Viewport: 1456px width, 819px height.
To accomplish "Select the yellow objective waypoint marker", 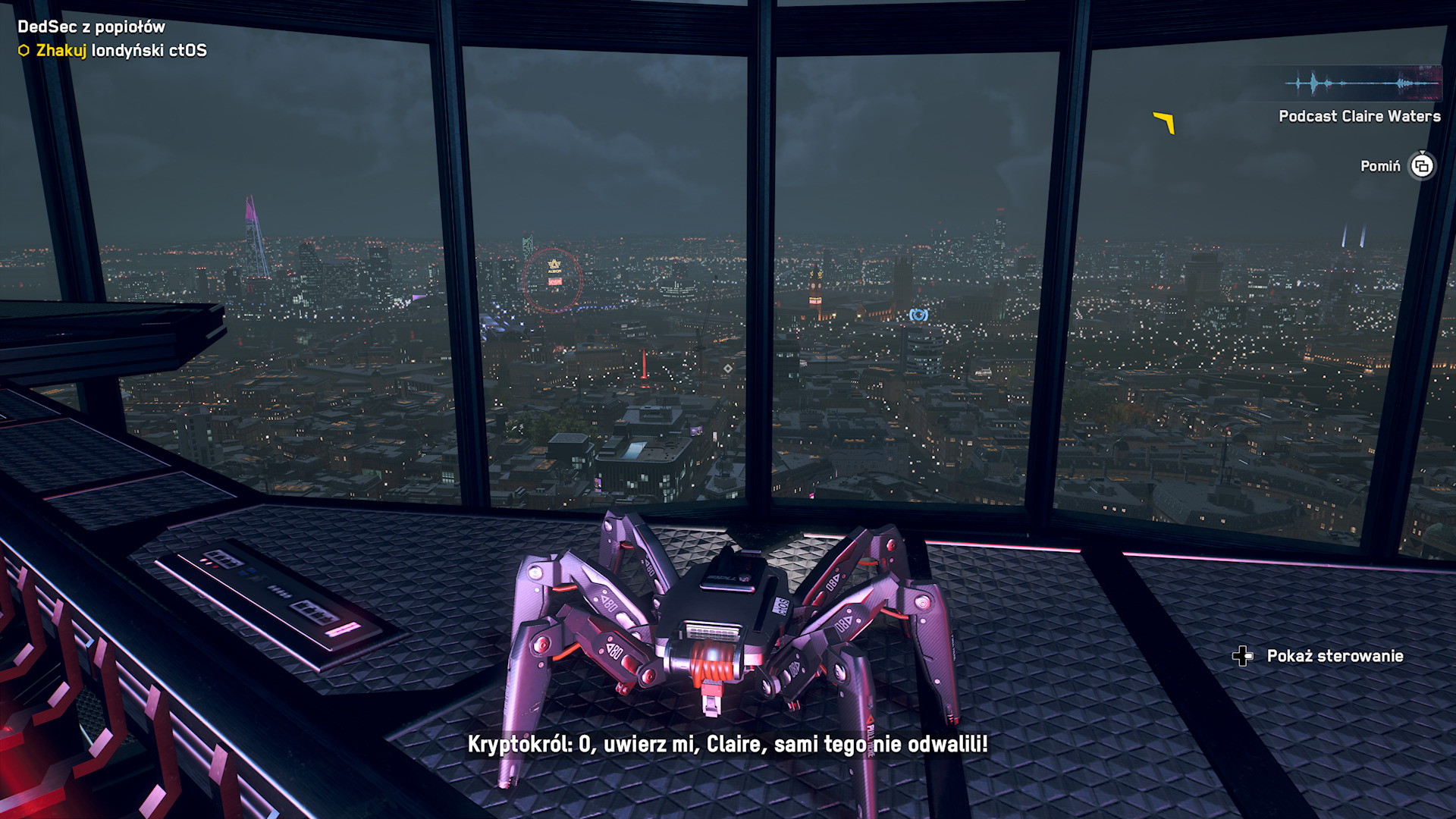I will click(1165, 121).
